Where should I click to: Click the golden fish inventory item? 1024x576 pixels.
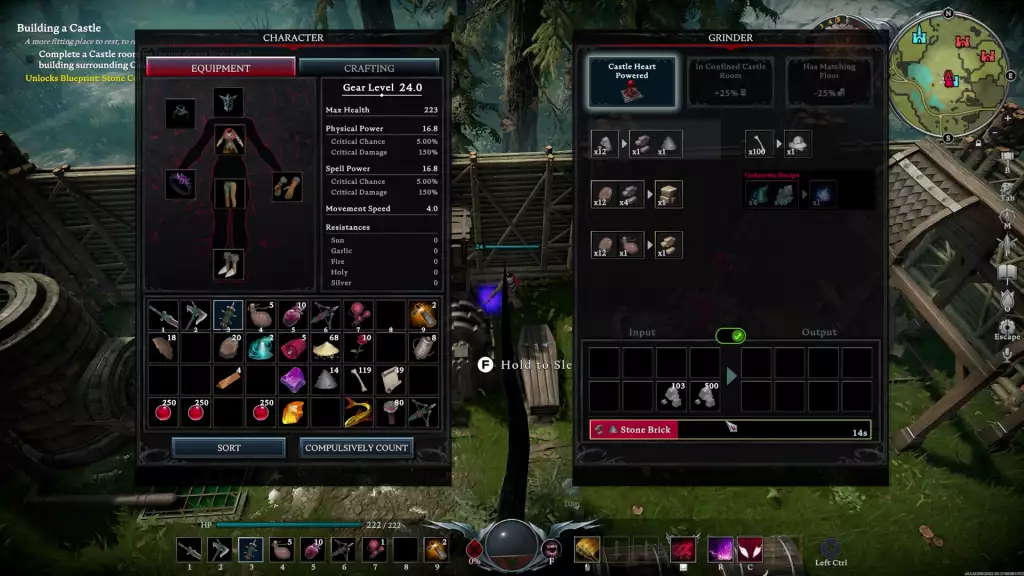[359, 411]
